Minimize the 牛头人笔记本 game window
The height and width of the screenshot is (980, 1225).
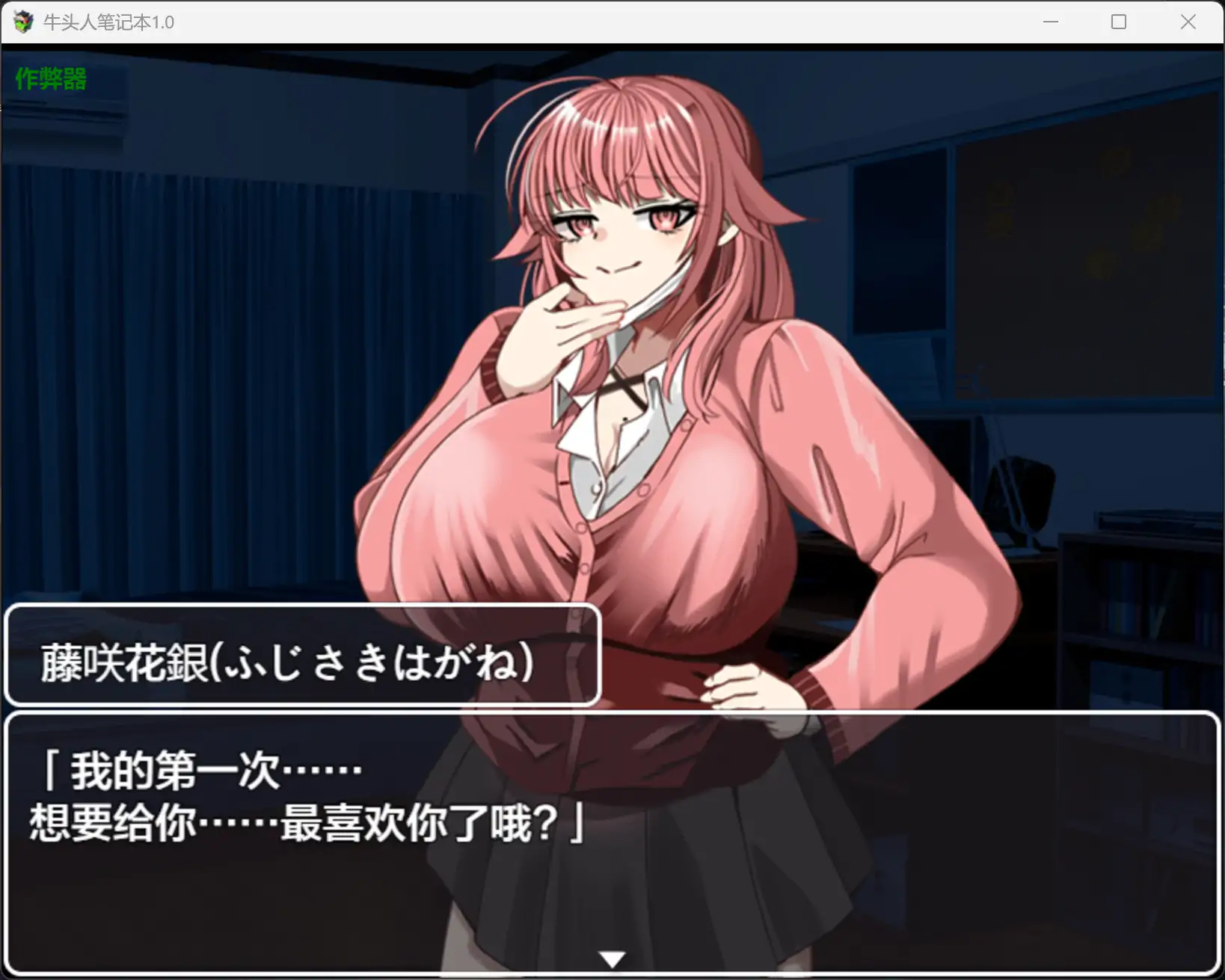[x=1050, y=22]
